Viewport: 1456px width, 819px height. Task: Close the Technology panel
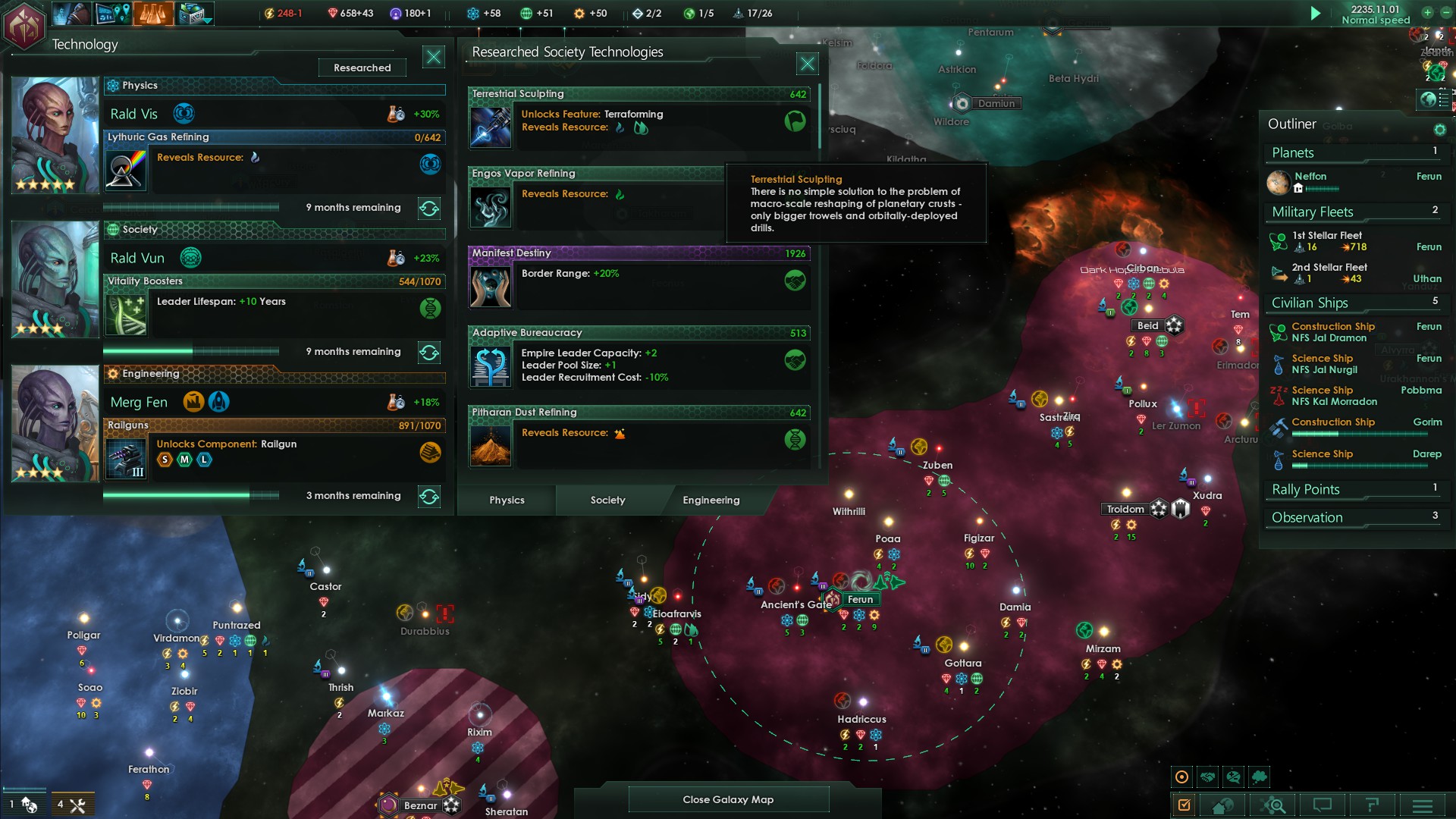(x=433, y=57)
